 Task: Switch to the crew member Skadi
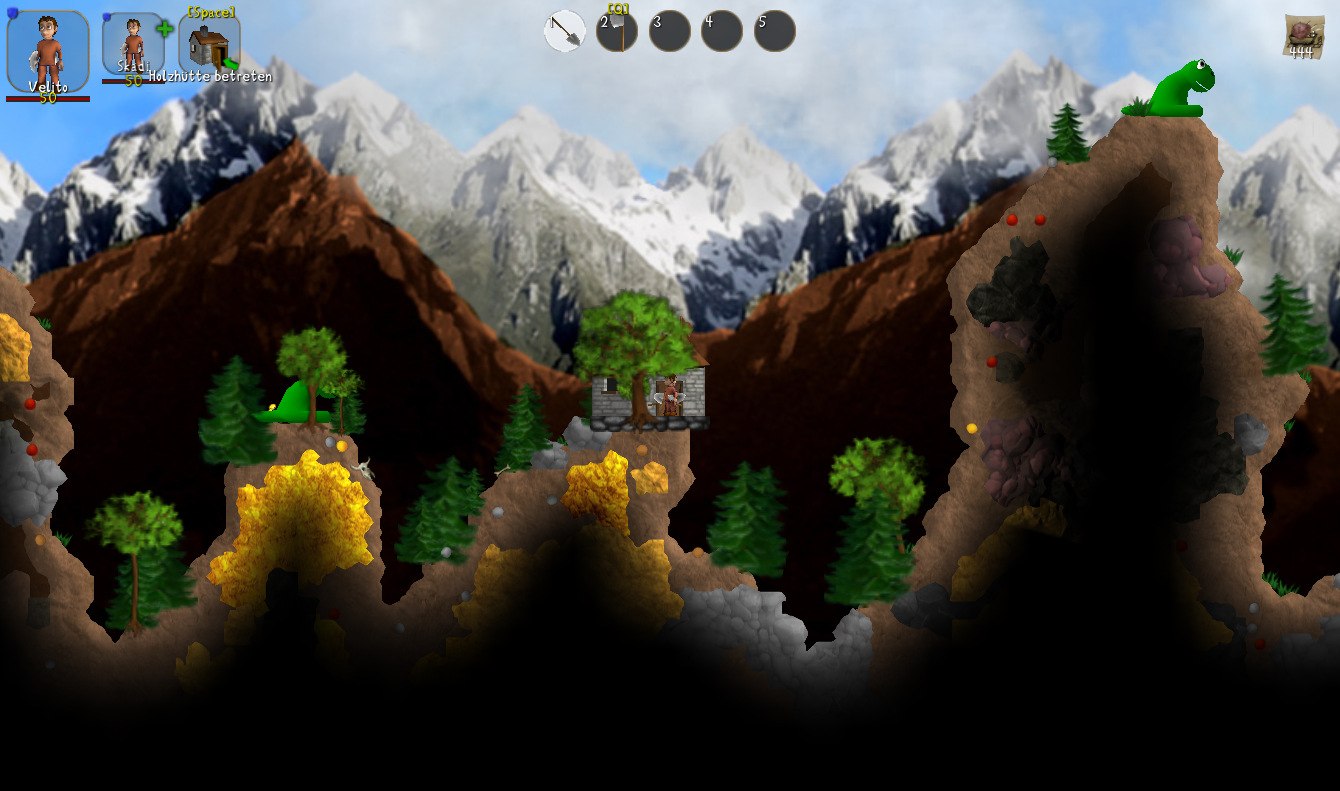tap(133, 45)
